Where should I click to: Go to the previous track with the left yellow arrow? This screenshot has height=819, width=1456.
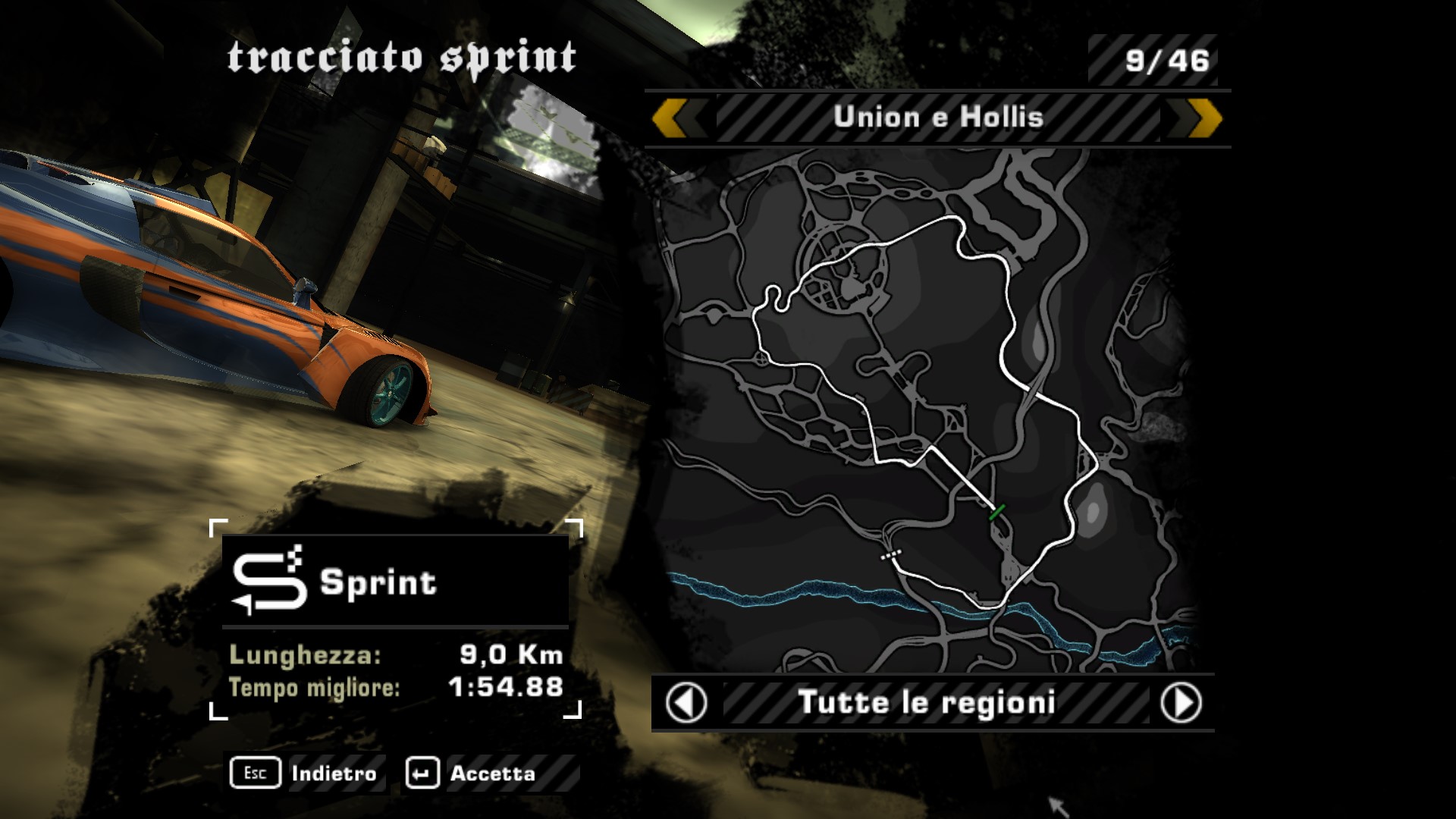(x=670, y=118)
